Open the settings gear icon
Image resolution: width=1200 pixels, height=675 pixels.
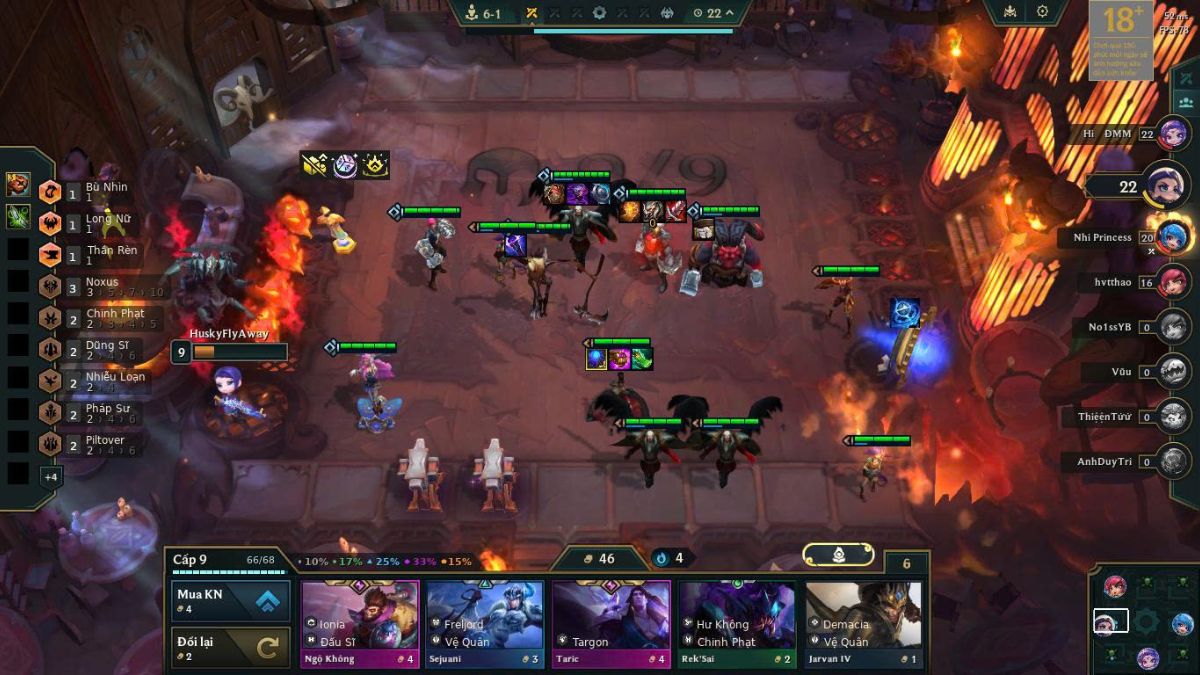tap(1042, 12)
